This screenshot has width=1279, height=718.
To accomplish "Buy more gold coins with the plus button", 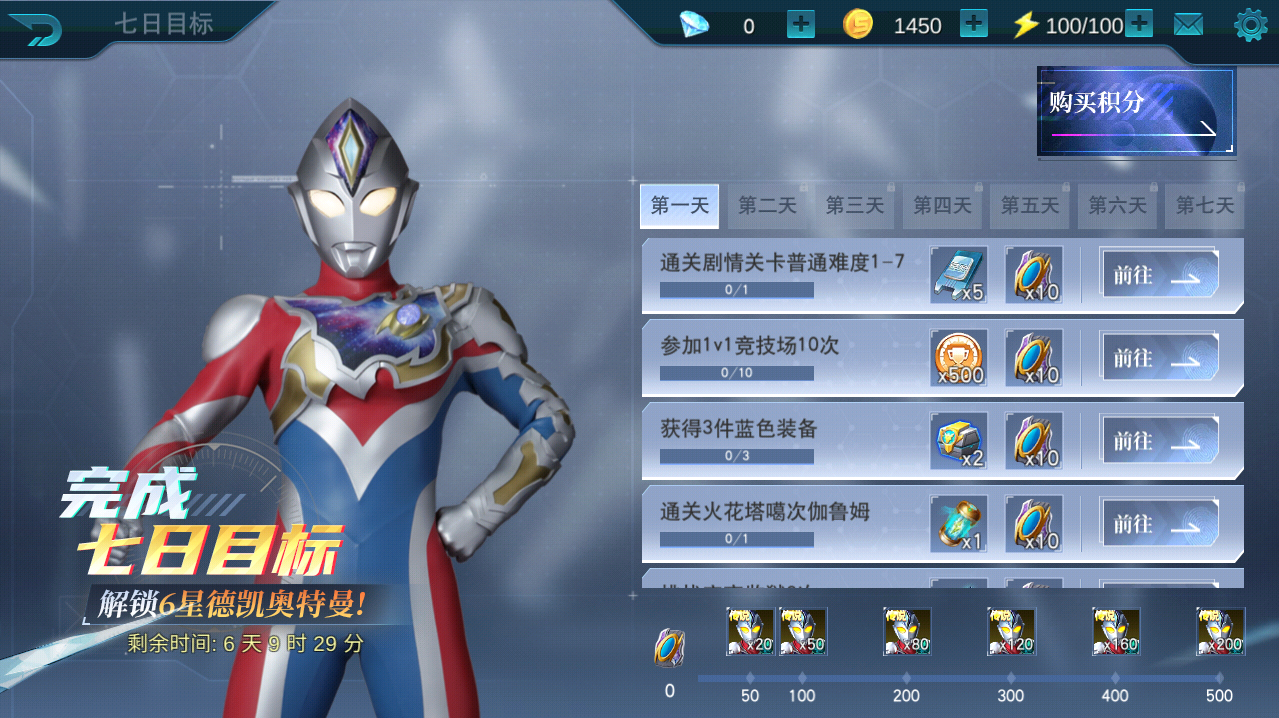I will coord(974,24).
